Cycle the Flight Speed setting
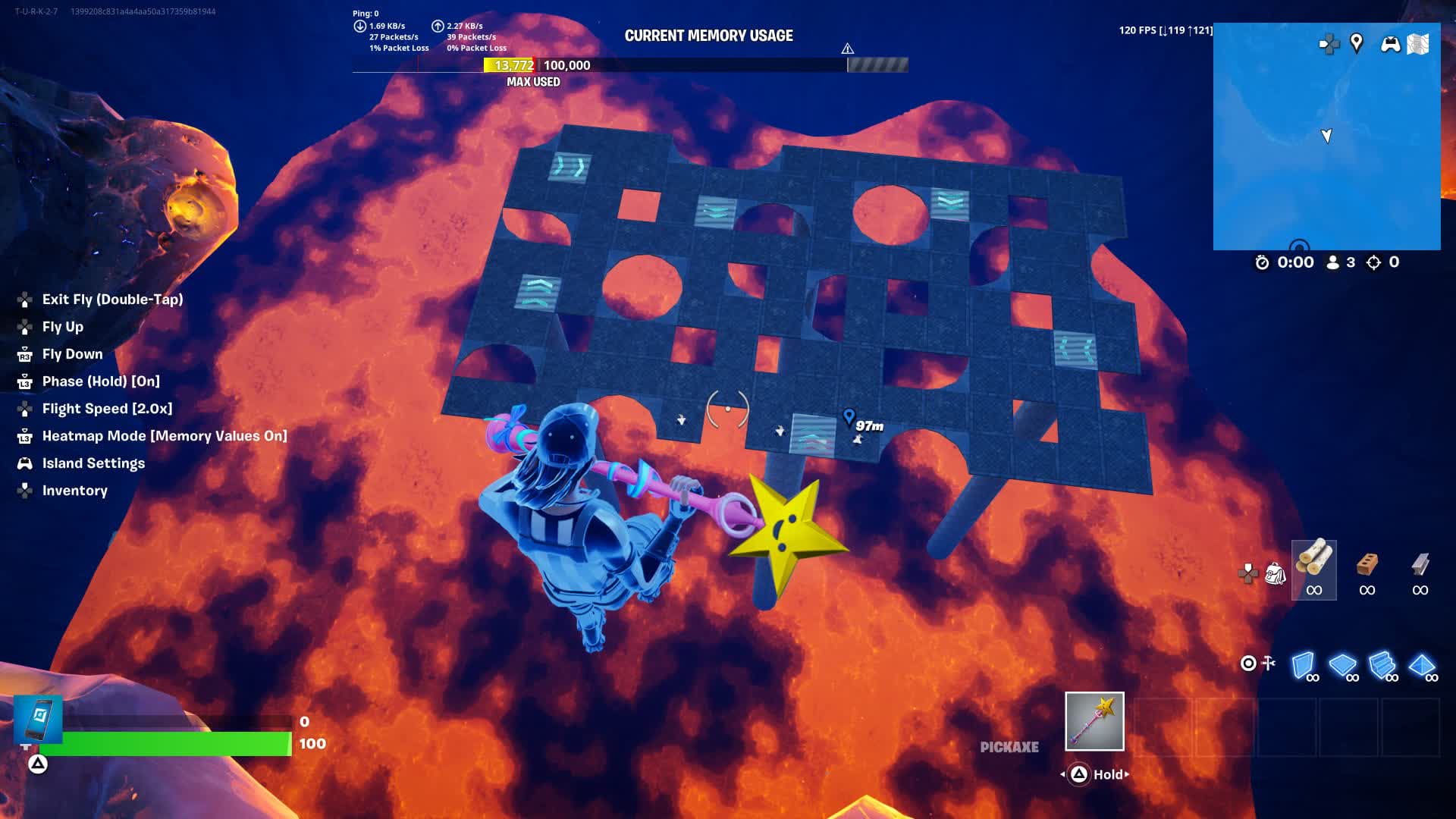 [x=107, y=409]
